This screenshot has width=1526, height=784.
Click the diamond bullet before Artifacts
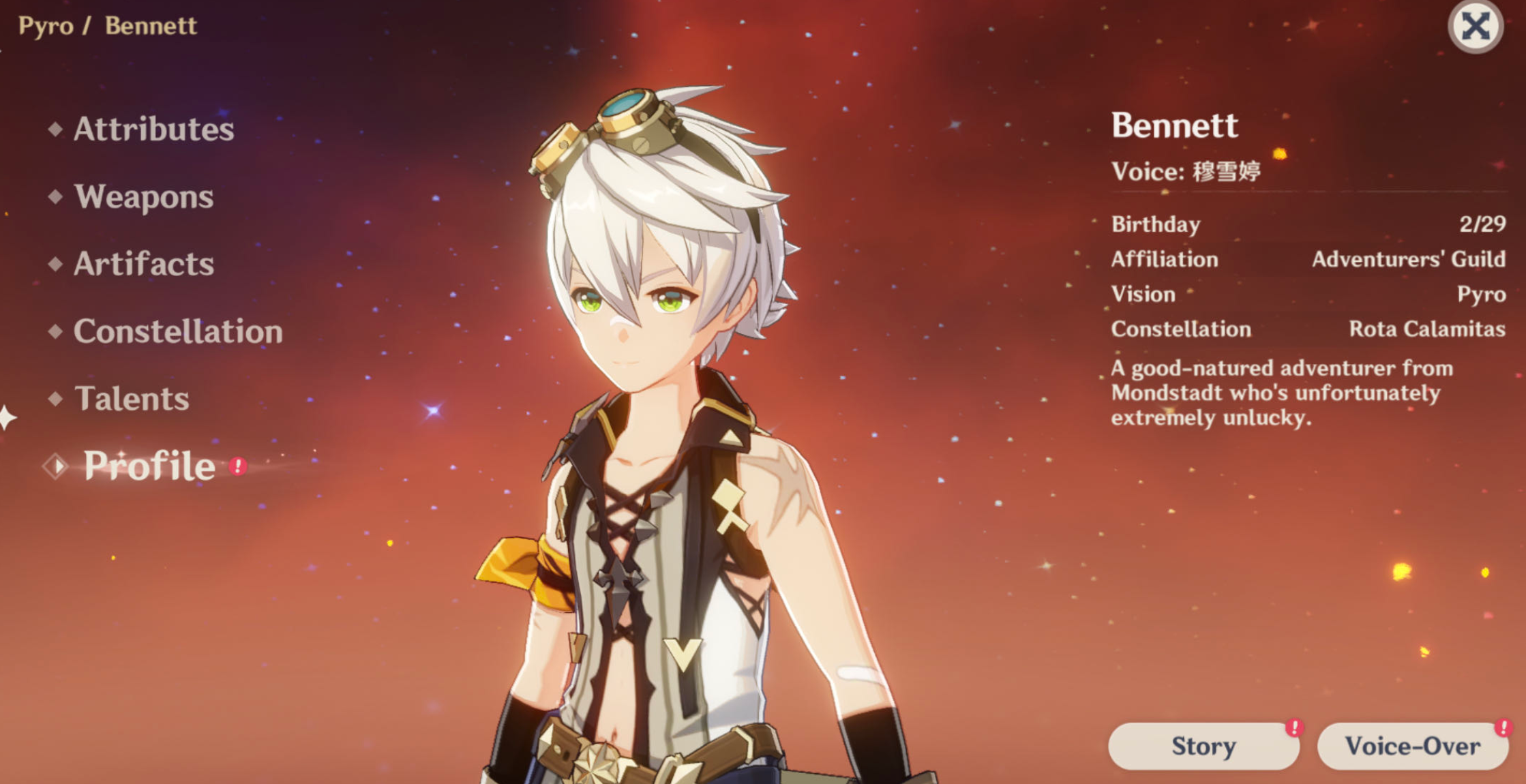tap(56, 265)
